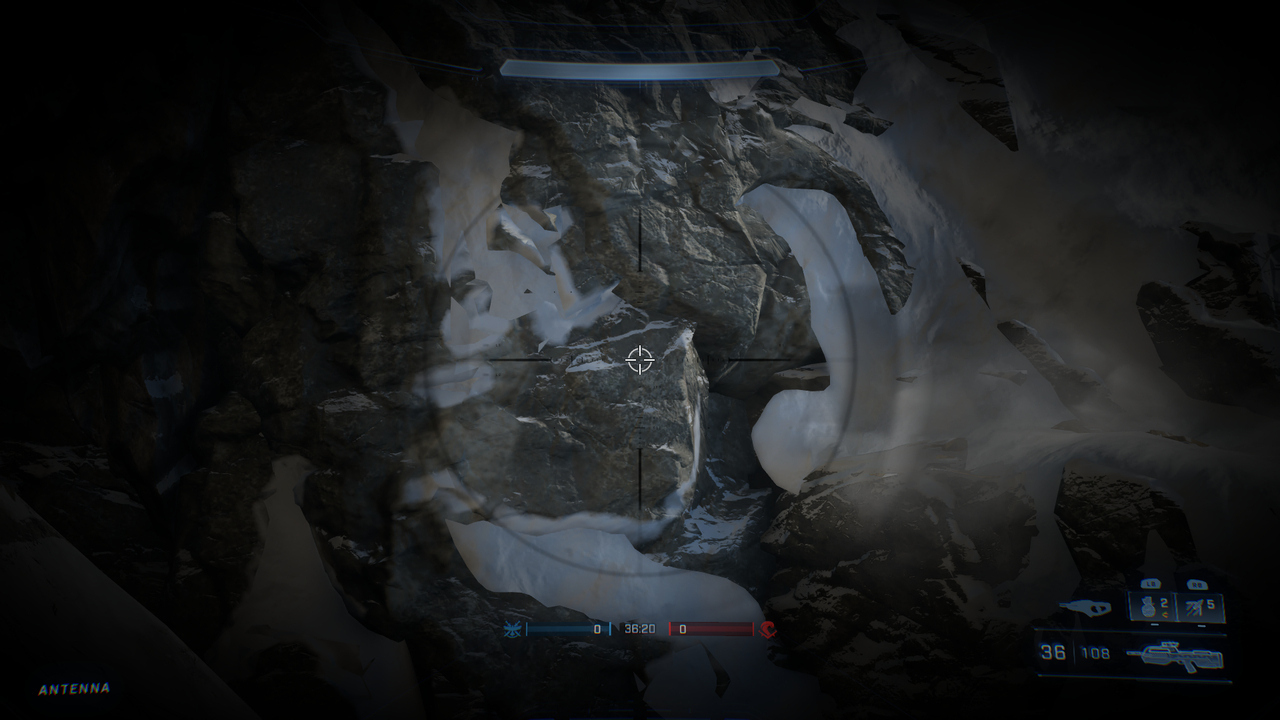Screen dimensions: 1280x720
Task: Select the sidearm pistol icon
Action: [1085, 606]
